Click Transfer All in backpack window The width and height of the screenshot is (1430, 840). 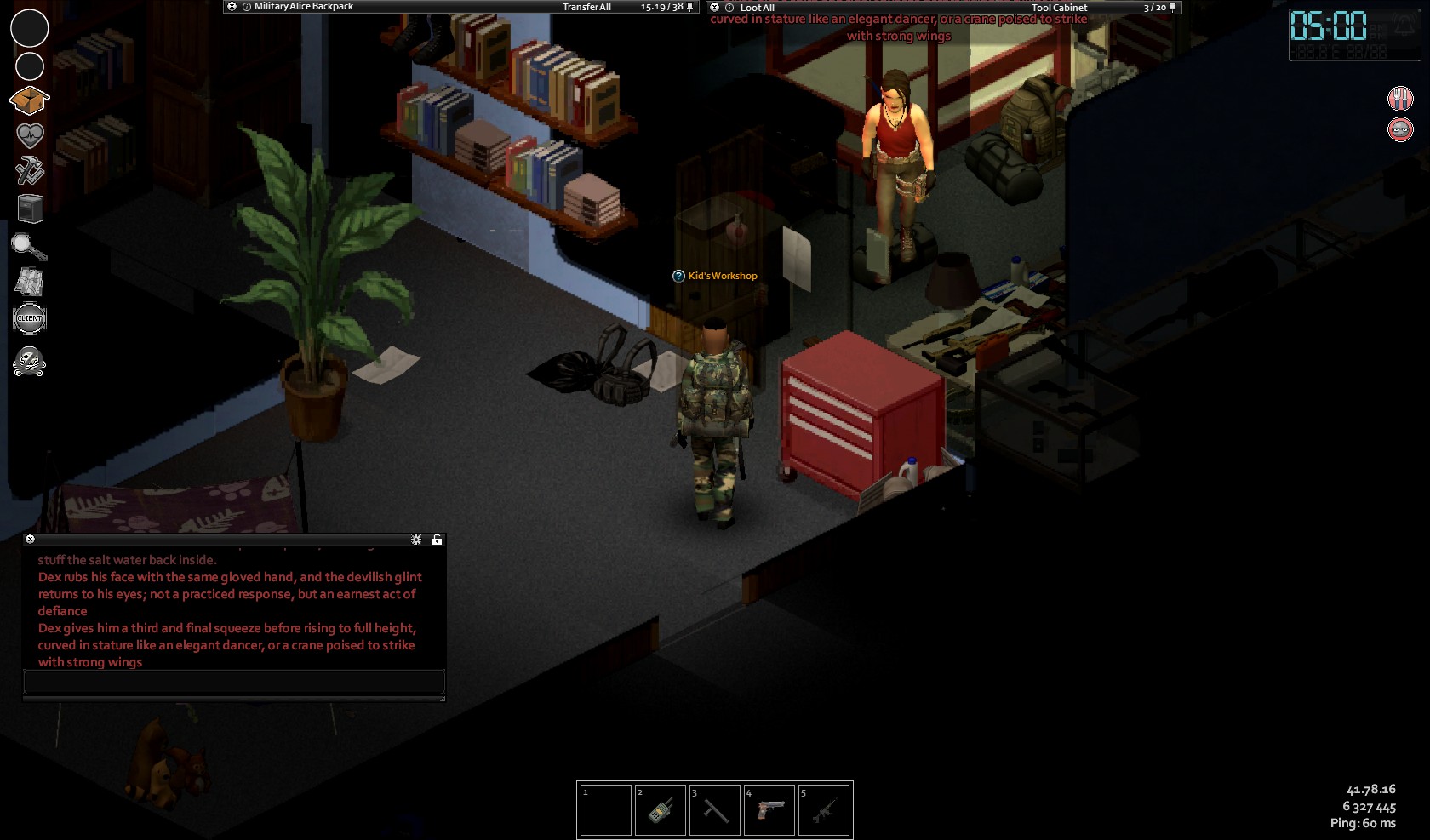point(586,7)
